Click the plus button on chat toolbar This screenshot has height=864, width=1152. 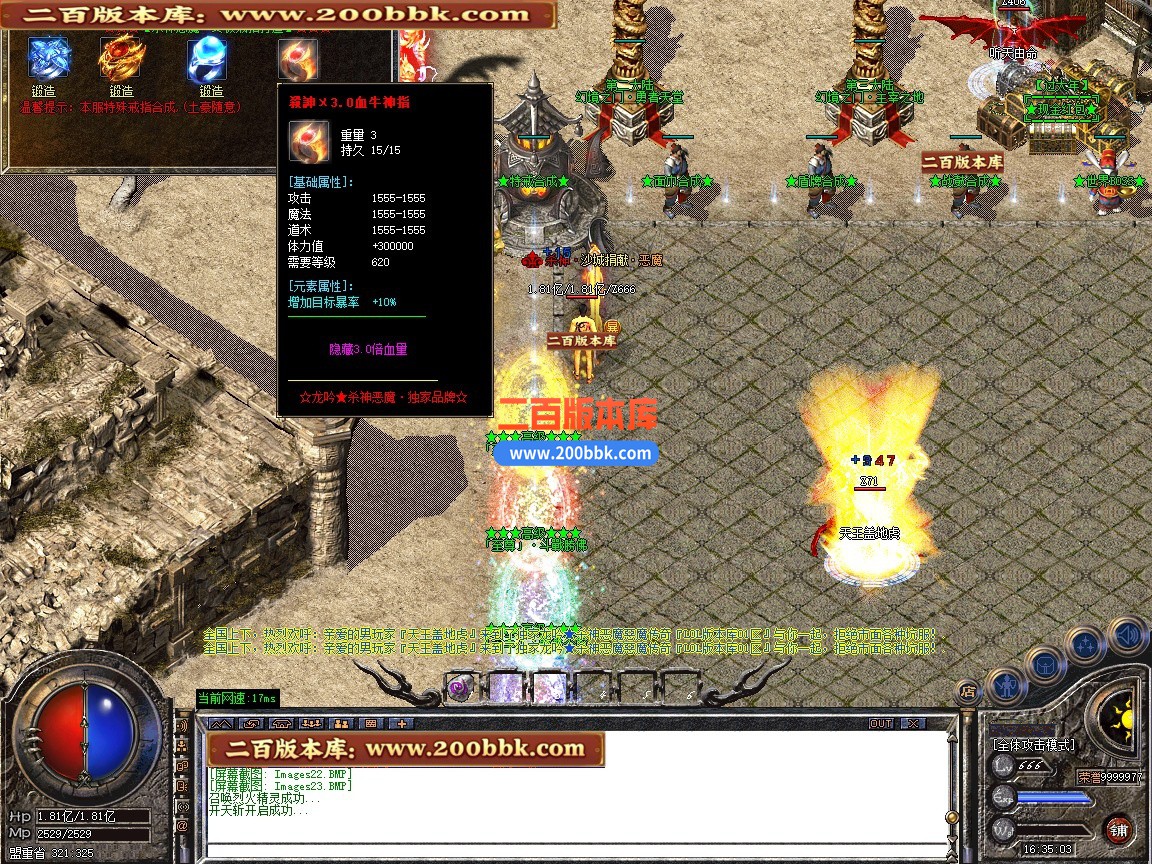click(401, 723)
